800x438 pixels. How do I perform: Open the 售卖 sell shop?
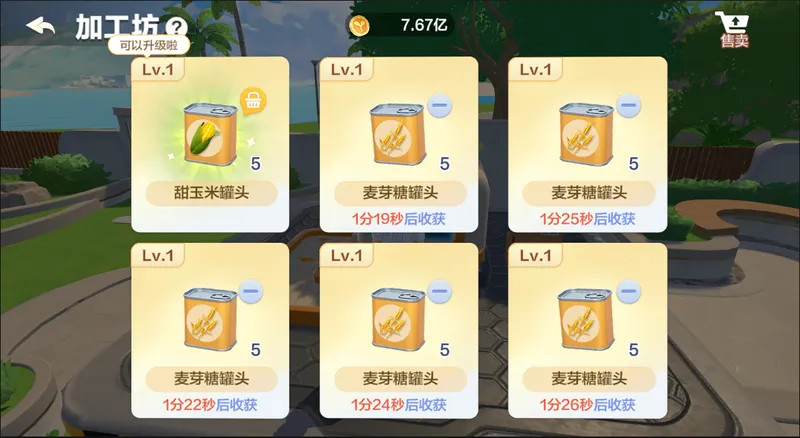(x=733, y=30)
